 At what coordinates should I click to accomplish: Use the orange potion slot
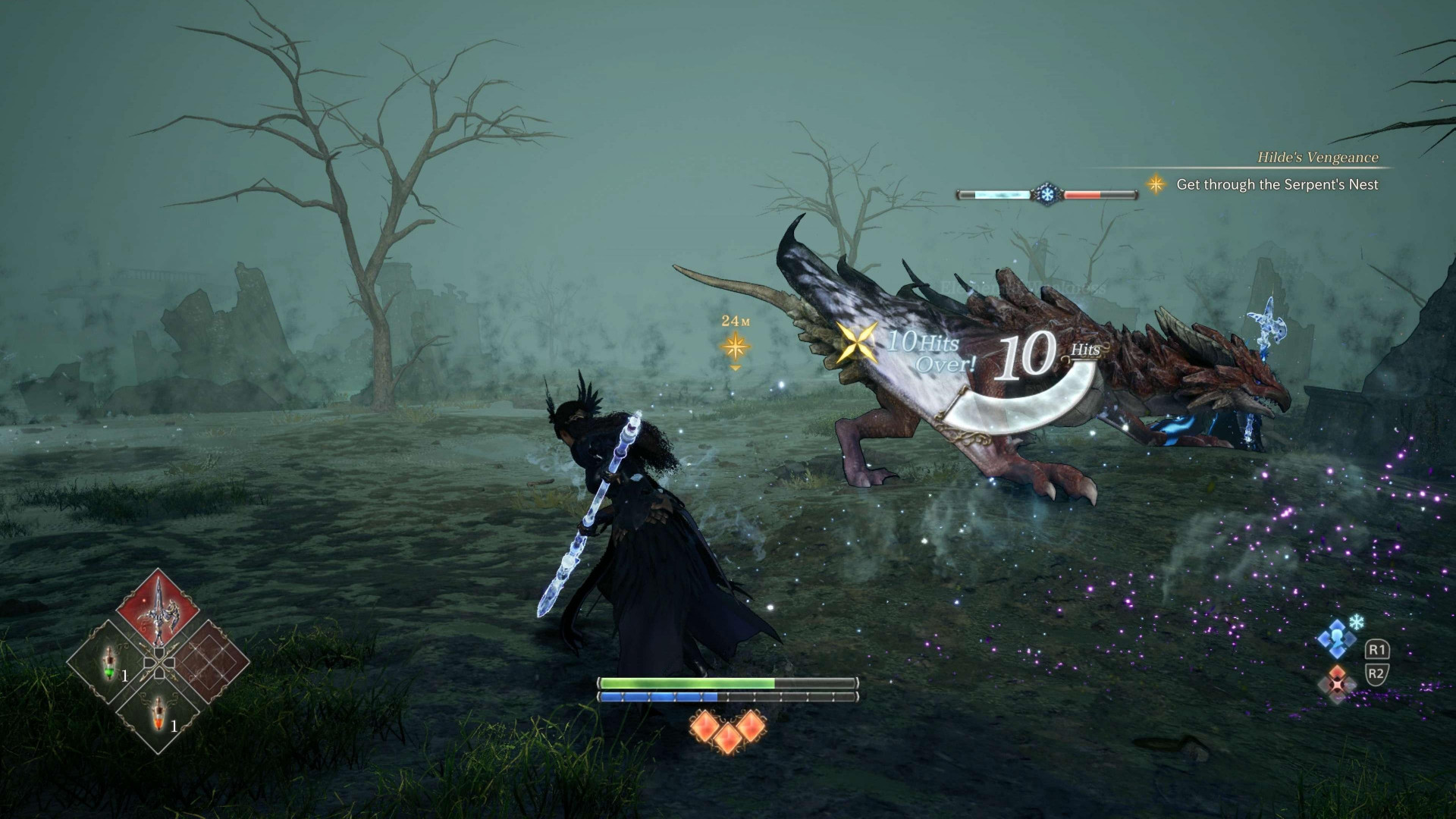point(158,713)
